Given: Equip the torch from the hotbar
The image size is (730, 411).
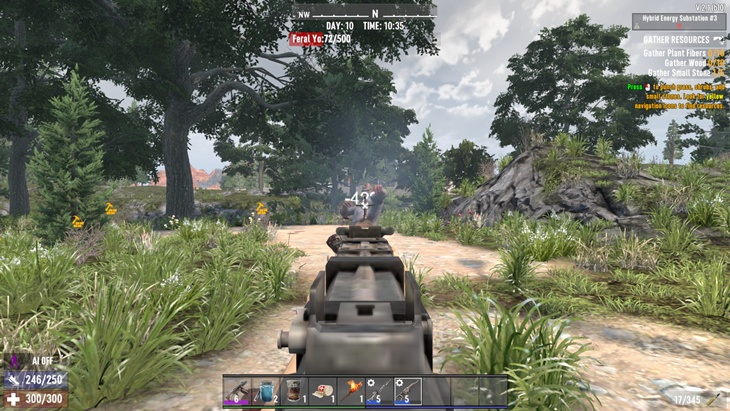Looking at the screenshot, I should 352,391.
